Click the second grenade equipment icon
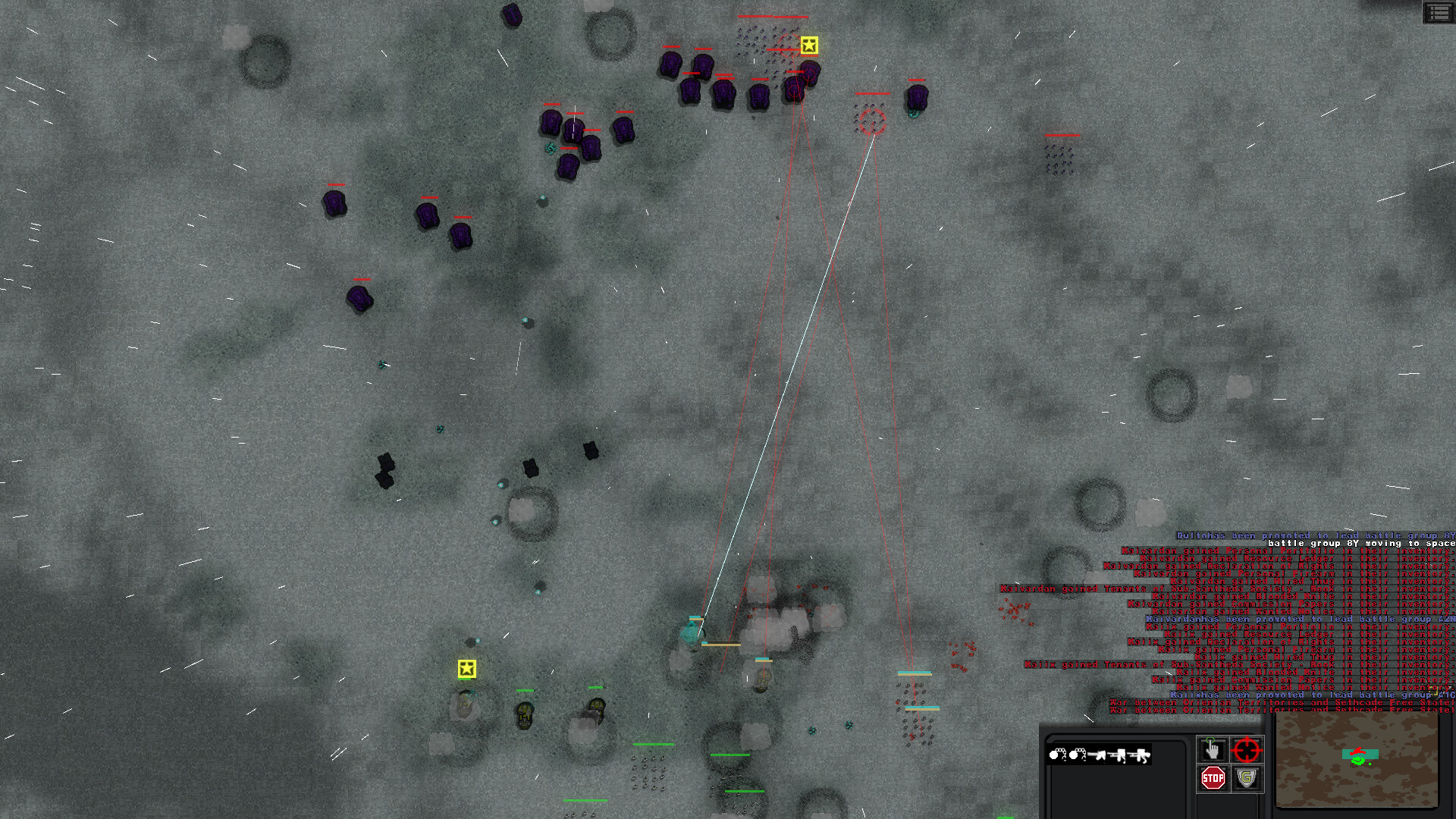This screenshot has height=819, width=1456. [1077, 755]
